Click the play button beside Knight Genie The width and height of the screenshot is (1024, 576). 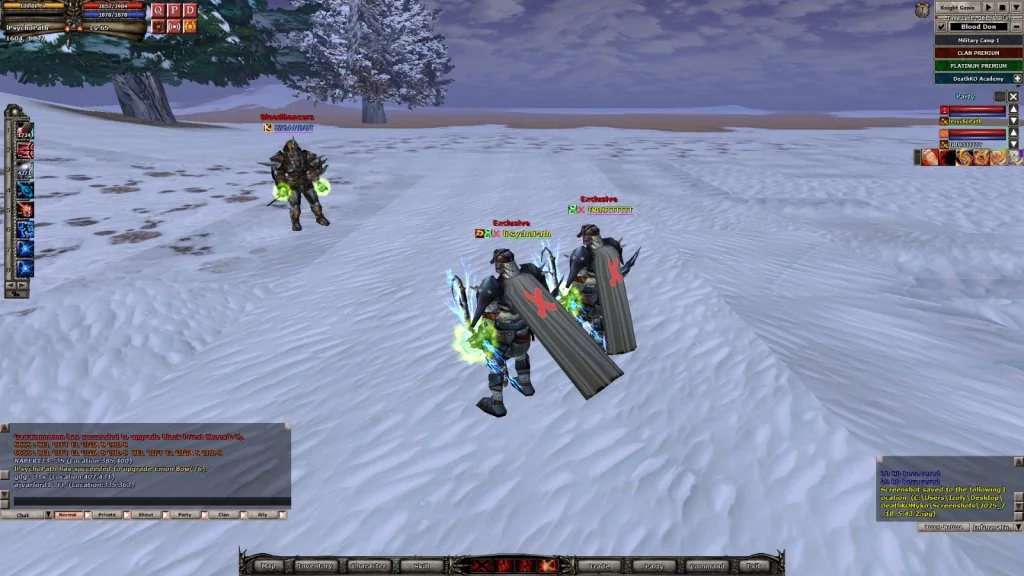pyautogui.click(x=988, y=7)
